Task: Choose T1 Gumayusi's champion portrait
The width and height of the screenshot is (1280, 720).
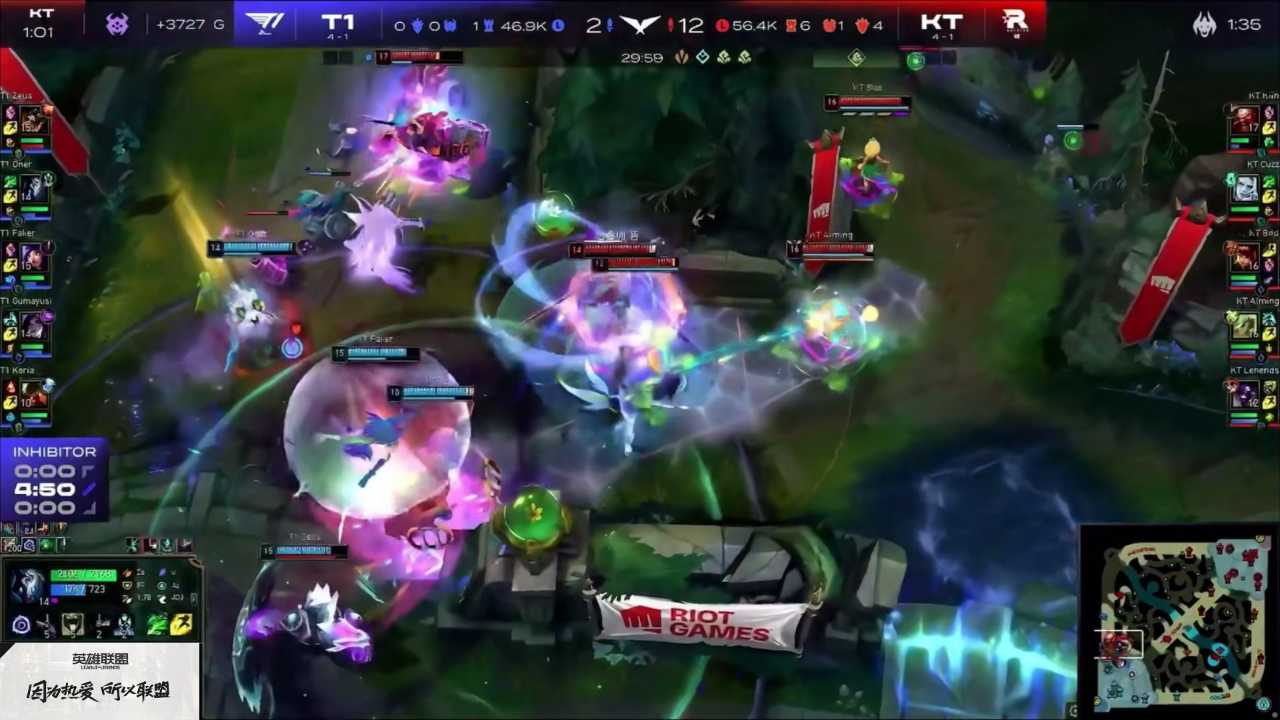Action: pyautogui.click(x=33, y=325)
